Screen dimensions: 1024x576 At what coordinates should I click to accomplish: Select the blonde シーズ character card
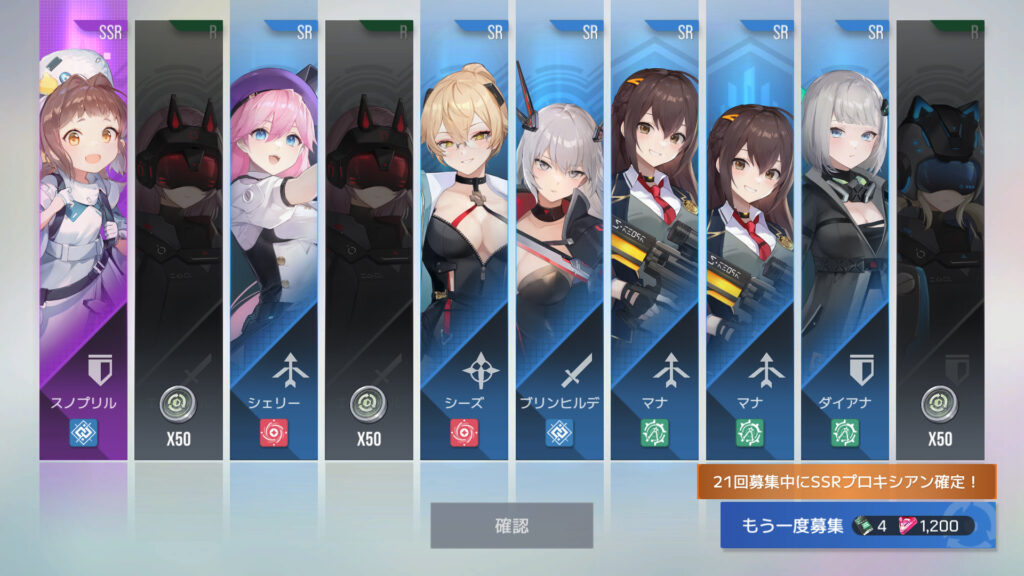464,240
